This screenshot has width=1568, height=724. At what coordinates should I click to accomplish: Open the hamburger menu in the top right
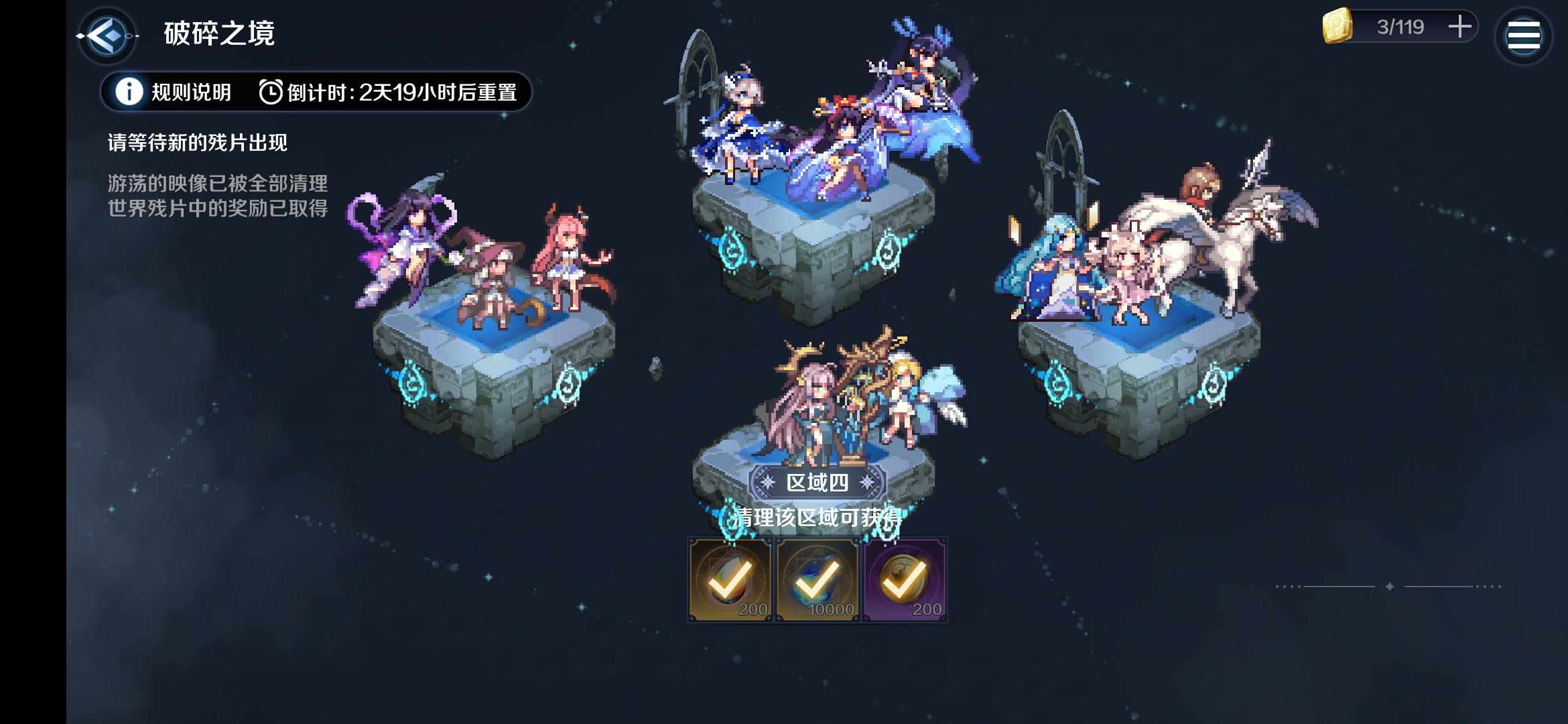pos(1523,35)
